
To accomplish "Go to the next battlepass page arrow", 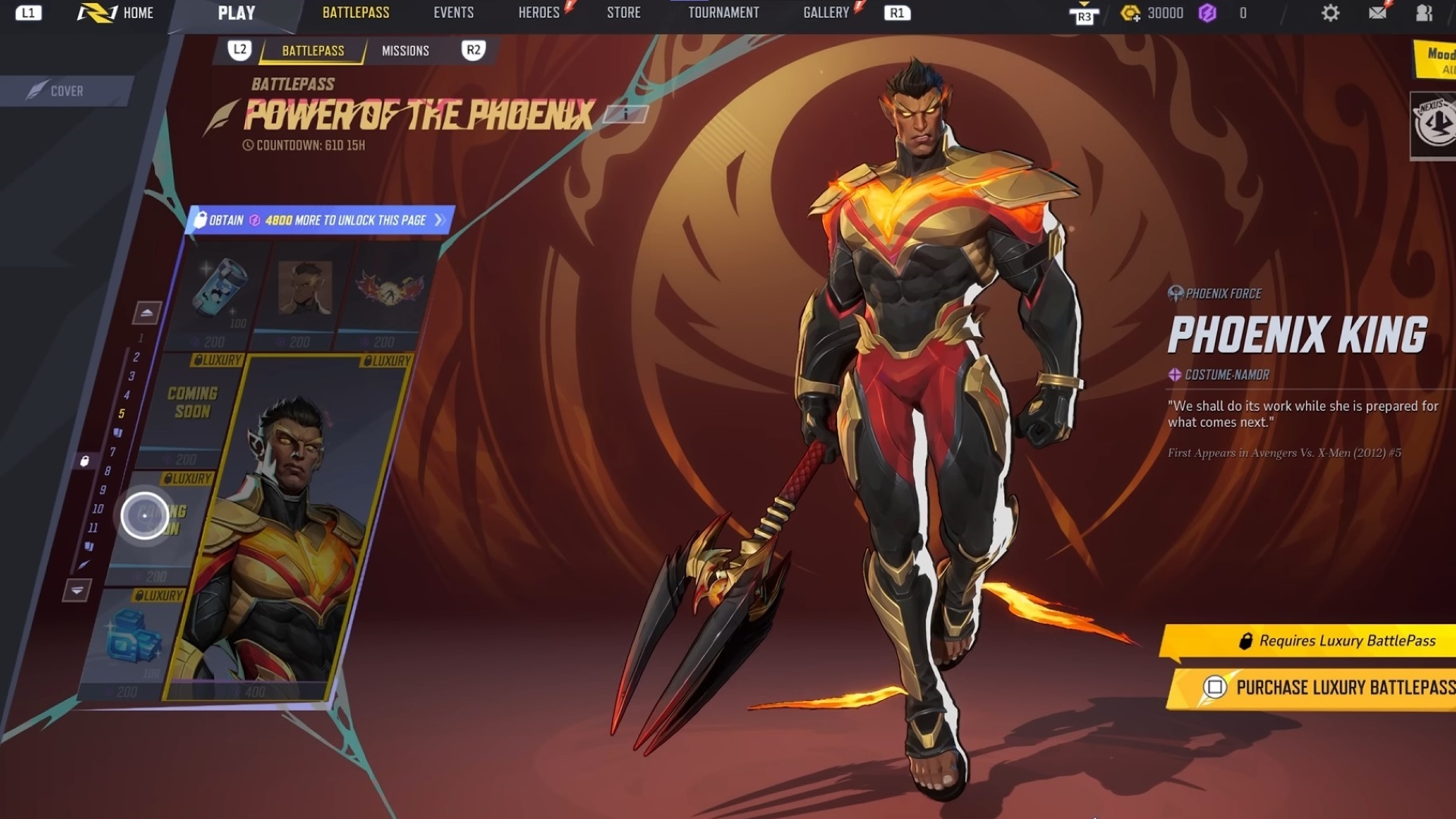I will point(77,590).
